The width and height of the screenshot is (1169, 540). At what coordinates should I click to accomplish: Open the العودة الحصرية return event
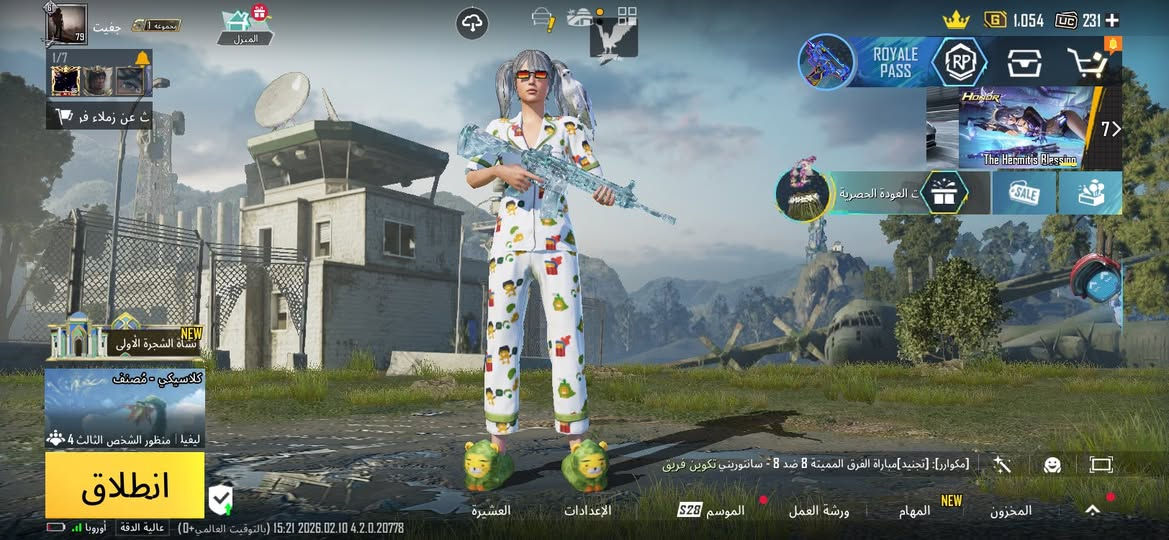(870, 193)
